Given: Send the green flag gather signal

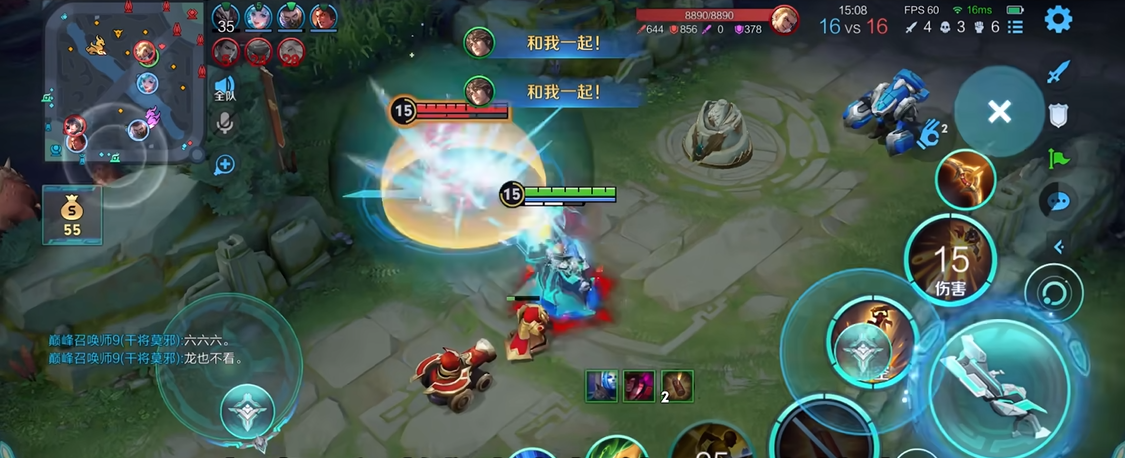Looking at the screenshot, I should [1058, 158].
